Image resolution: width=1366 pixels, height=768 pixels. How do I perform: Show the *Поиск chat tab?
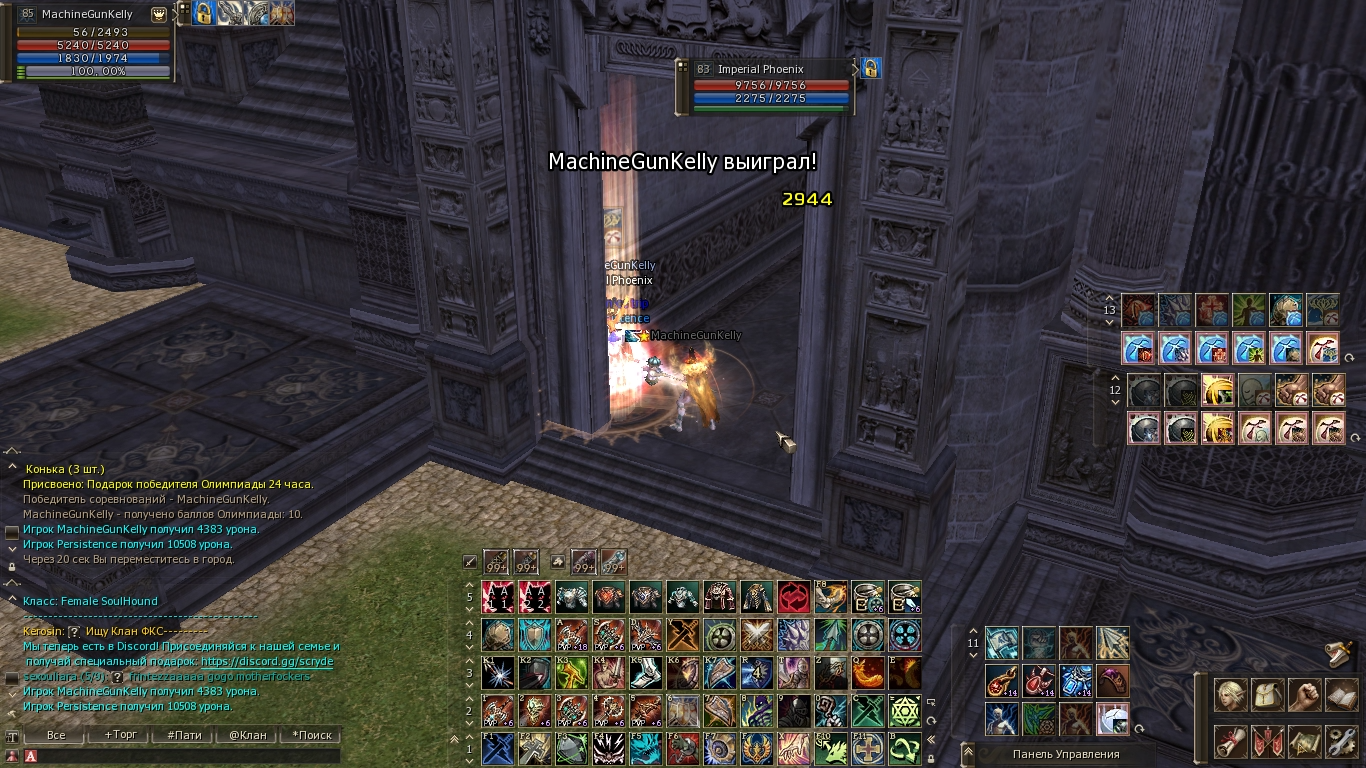pyautogui.click(x=311, y=735)
